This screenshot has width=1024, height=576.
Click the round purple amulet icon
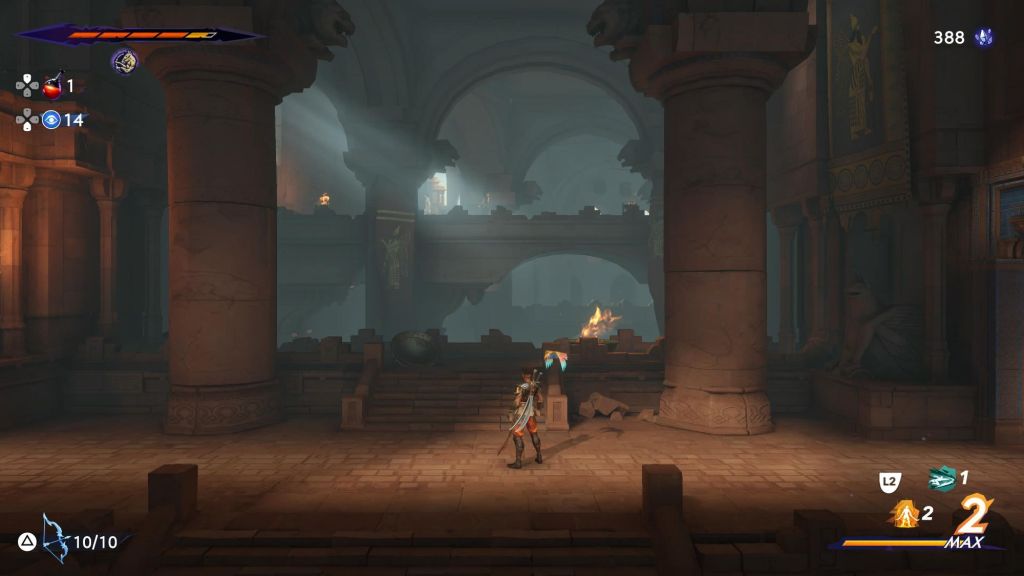[124, 61]
